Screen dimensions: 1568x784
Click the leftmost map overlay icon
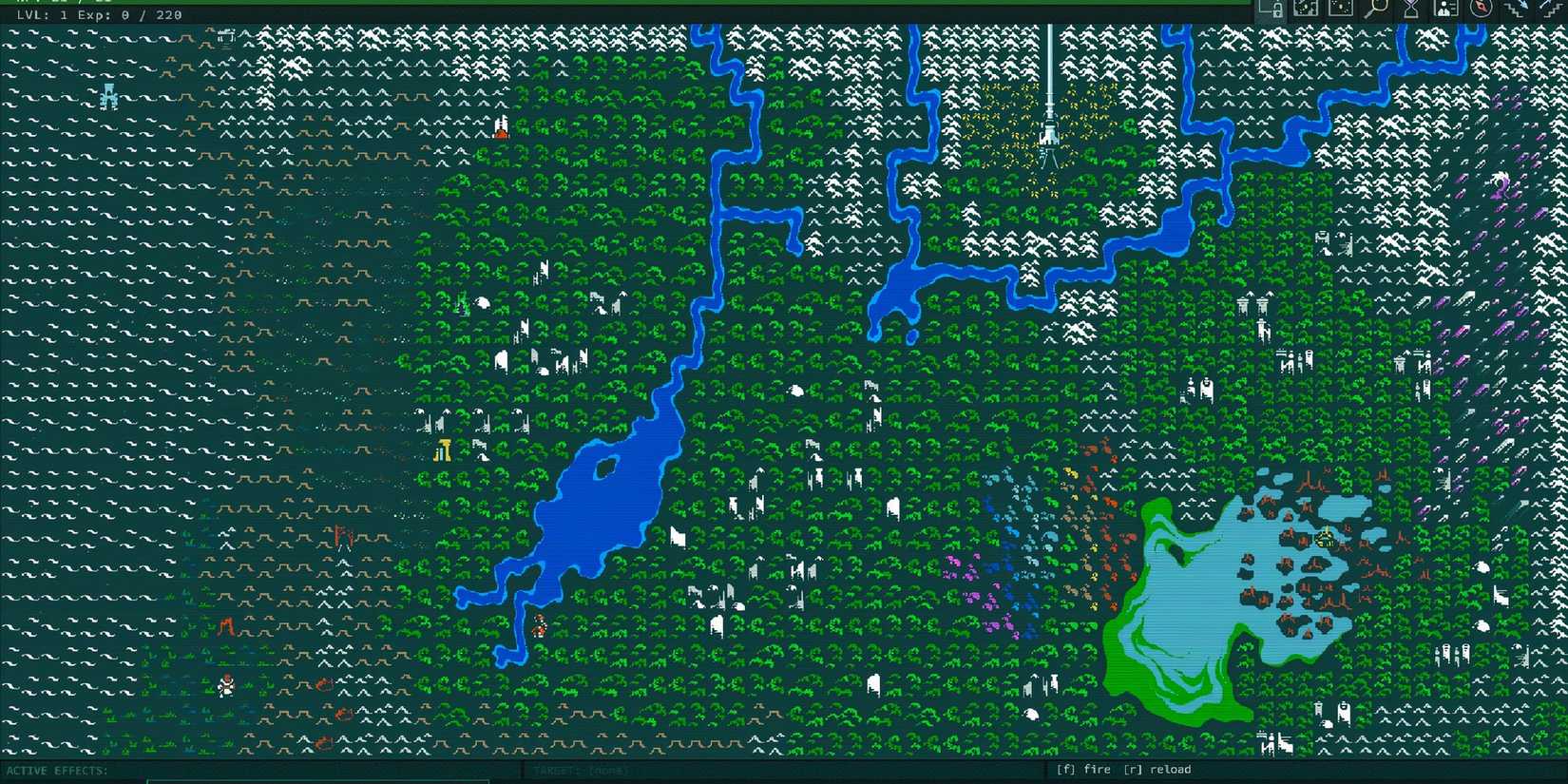point(1305,10)
